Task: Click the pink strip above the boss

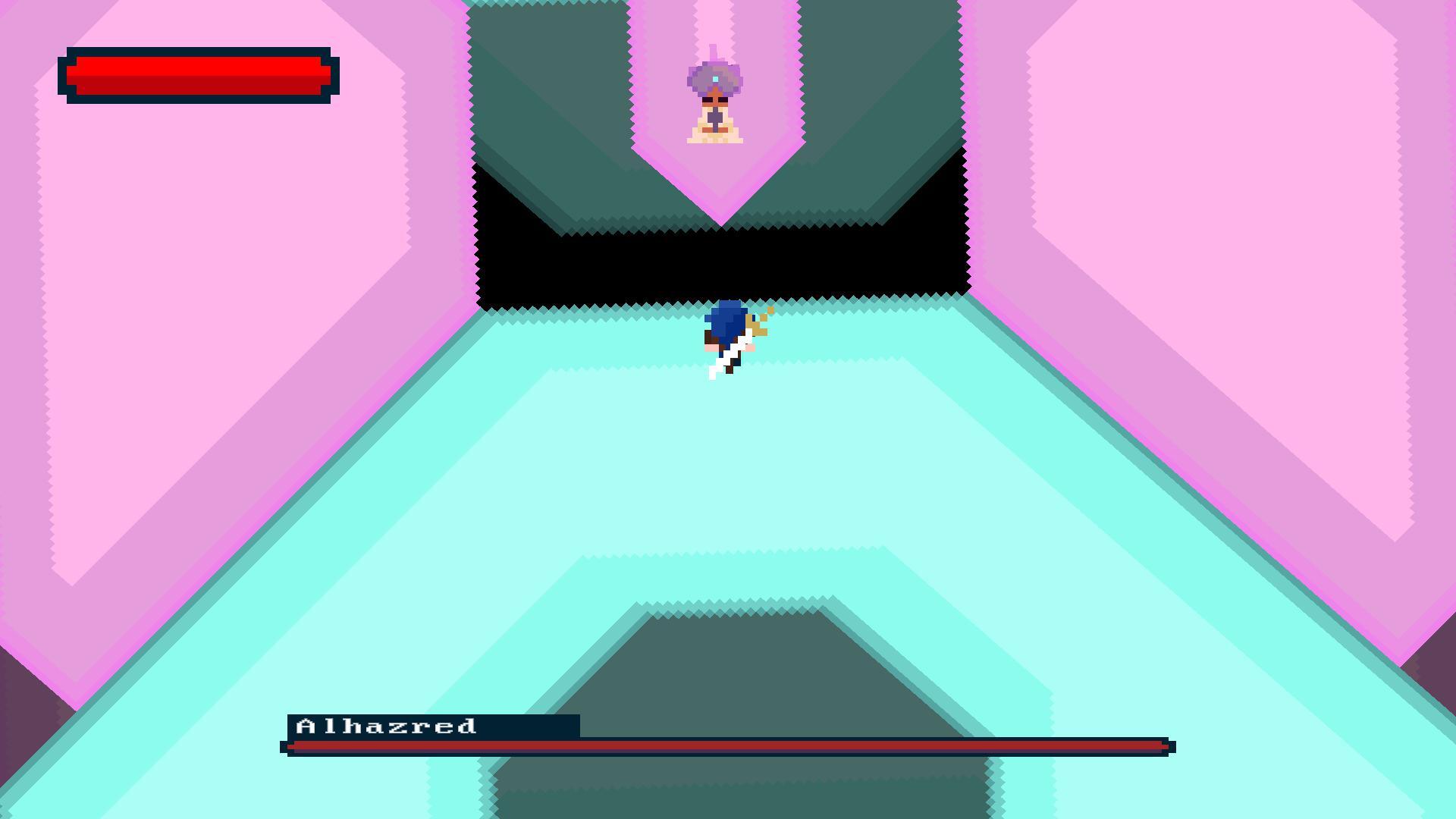Action: (x=713, y=19)
